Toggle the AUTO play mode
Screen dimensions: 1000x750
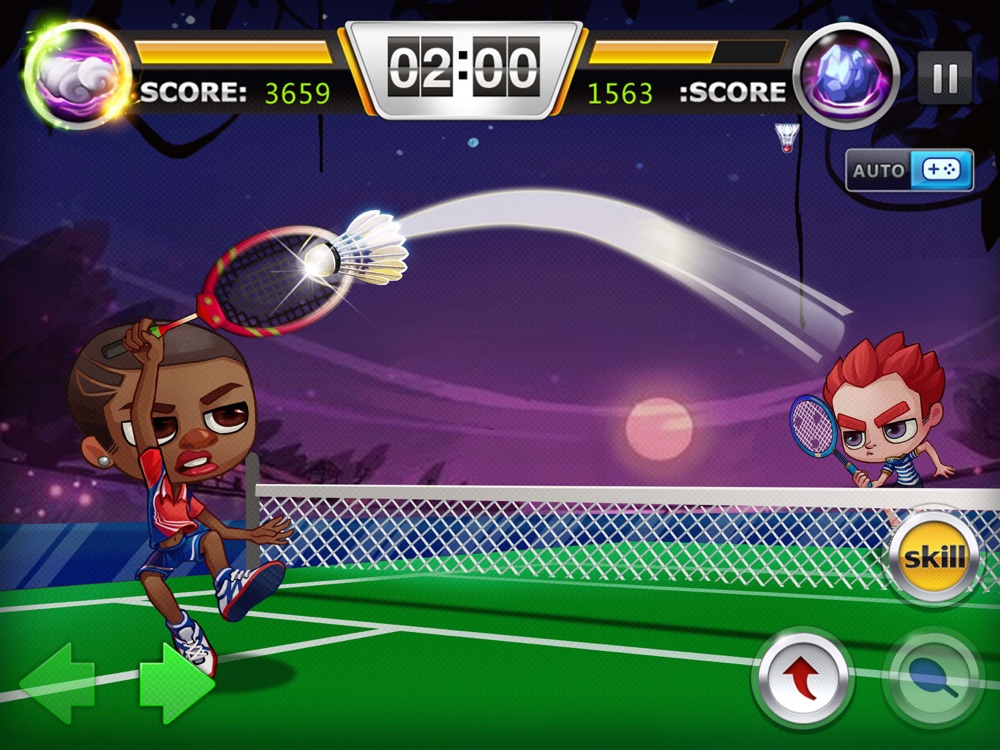click(909, 170)
